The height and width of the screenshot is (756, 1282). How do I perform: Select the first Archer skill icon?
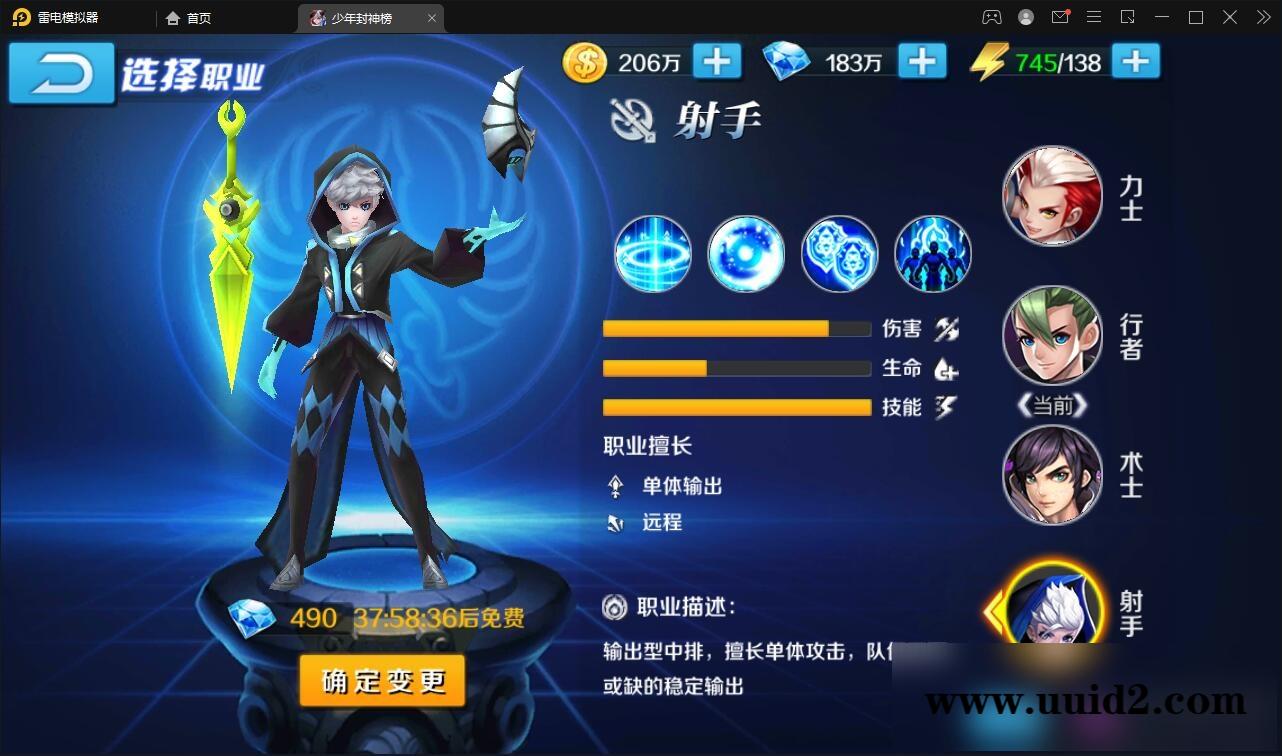(652, 253)
